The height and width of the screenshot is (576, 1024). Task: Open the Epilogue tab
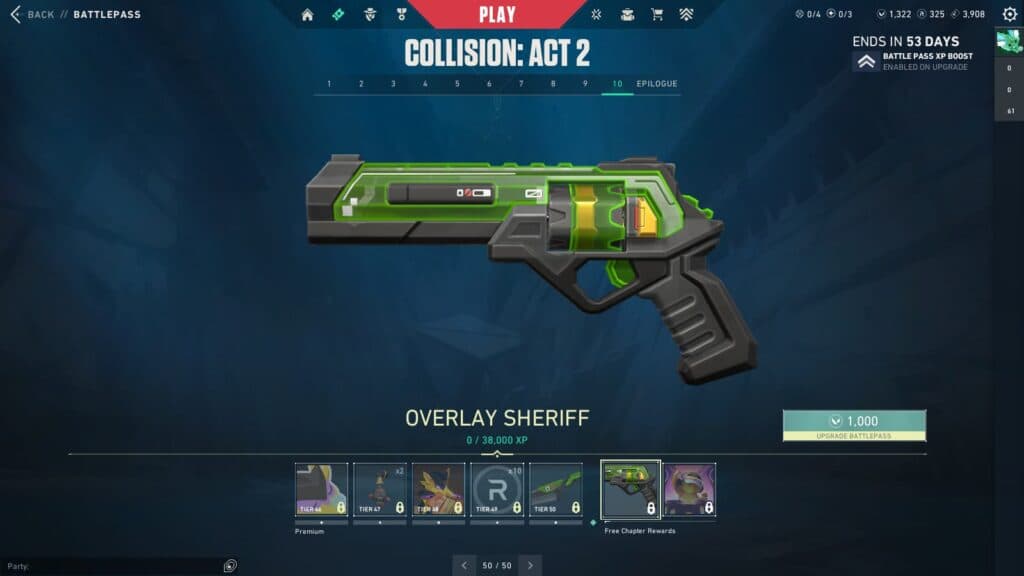[657, 84]
